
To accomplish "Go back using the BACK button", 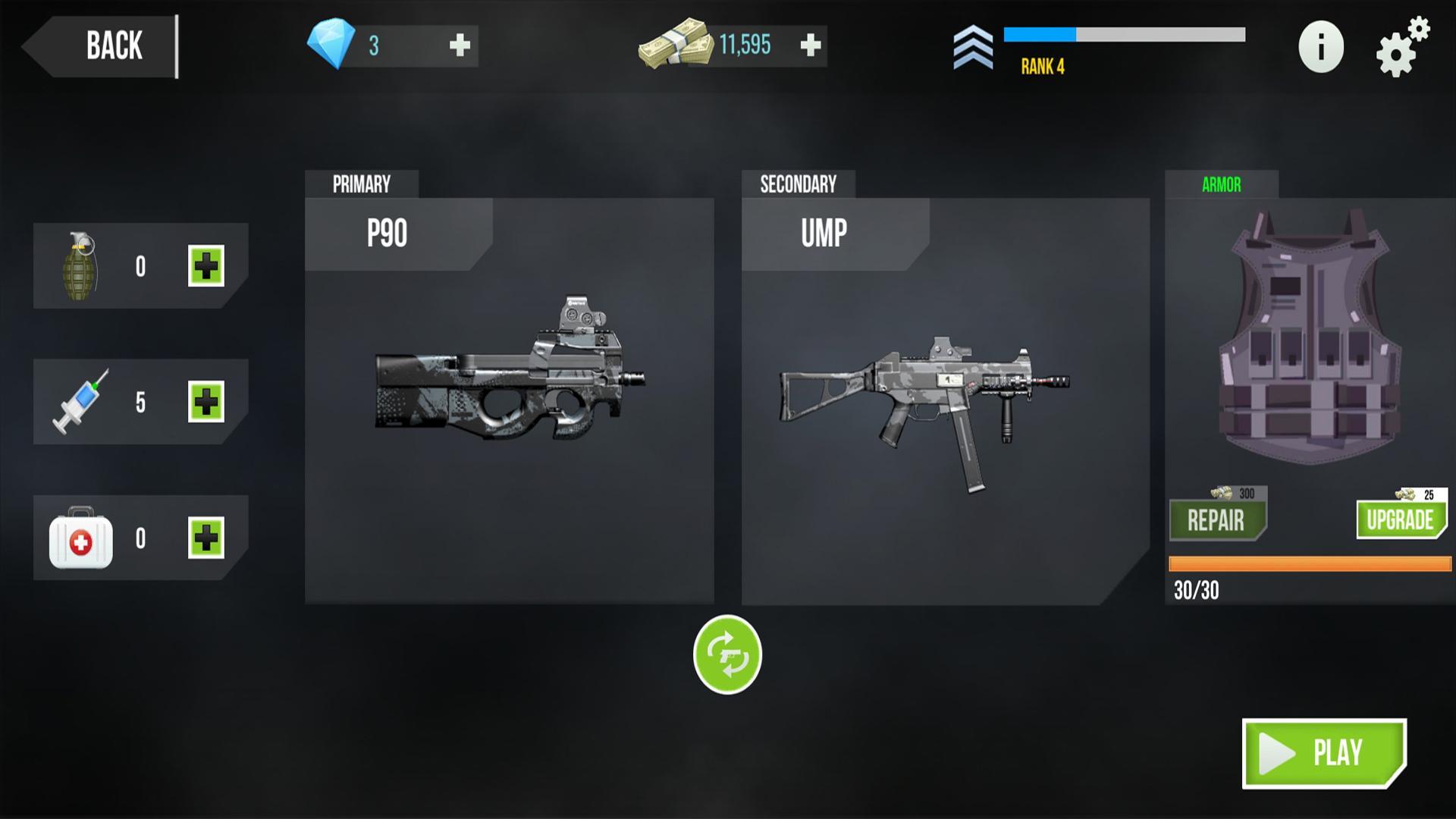I will coord(106,46).
